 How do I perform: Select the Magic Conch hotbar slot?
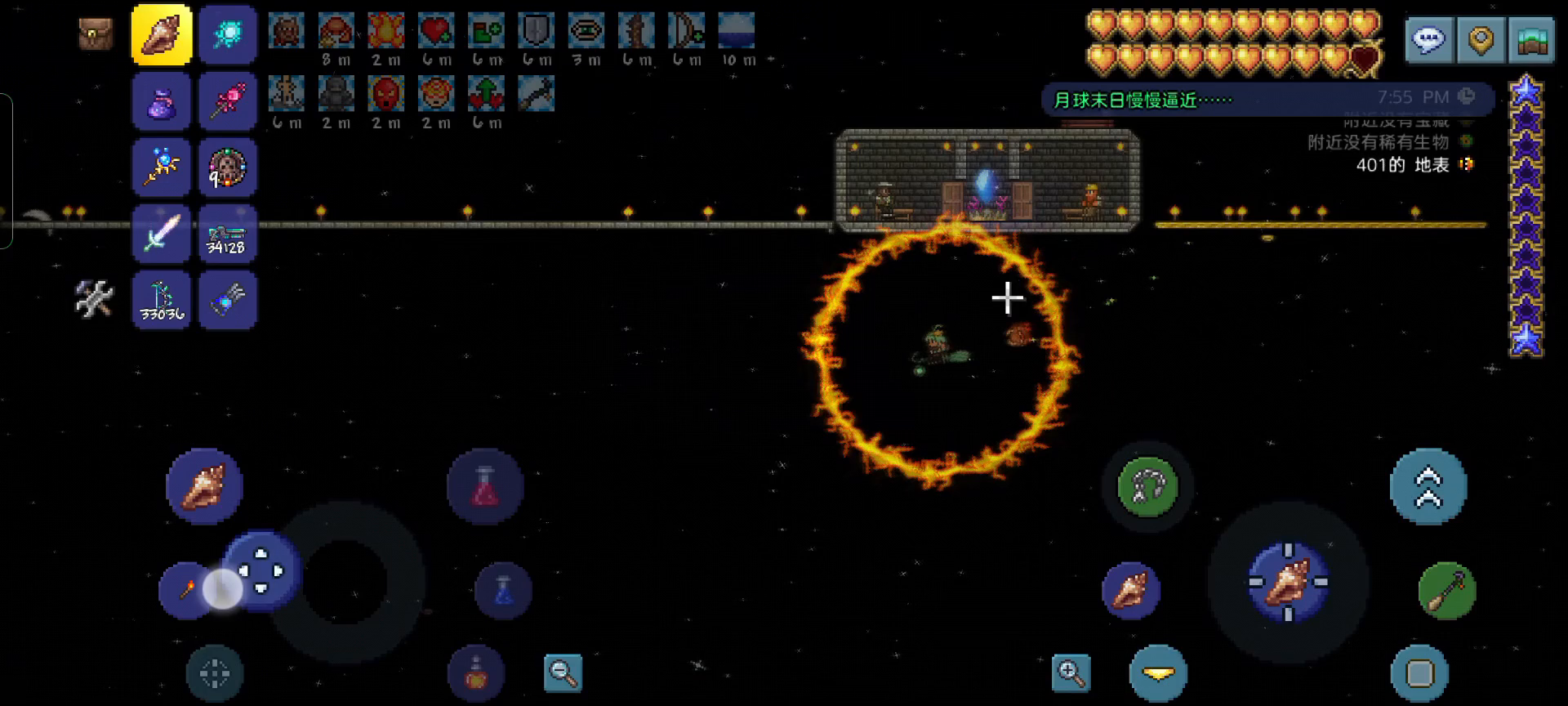(x=162, y=34)
